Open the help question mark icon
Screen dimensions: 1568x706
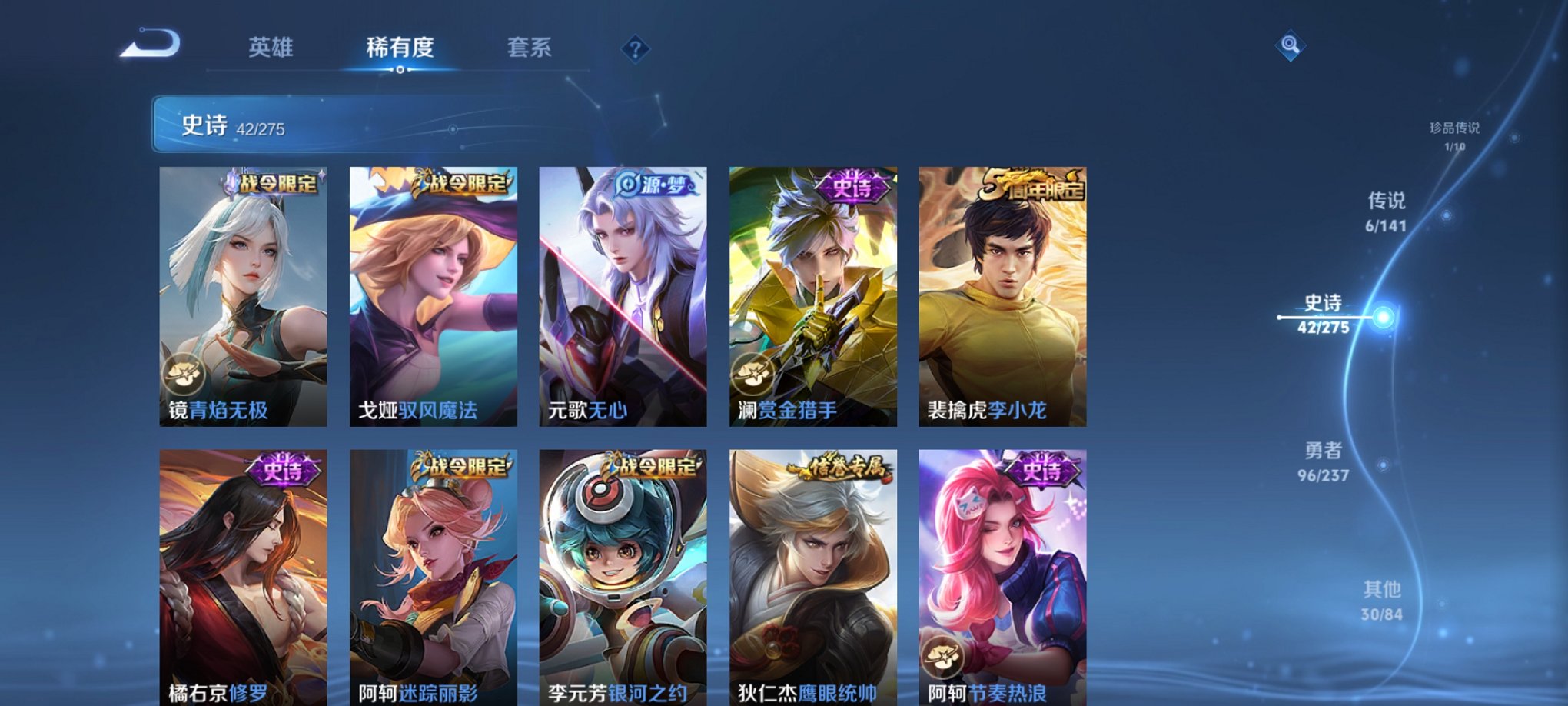coord(635,48)
